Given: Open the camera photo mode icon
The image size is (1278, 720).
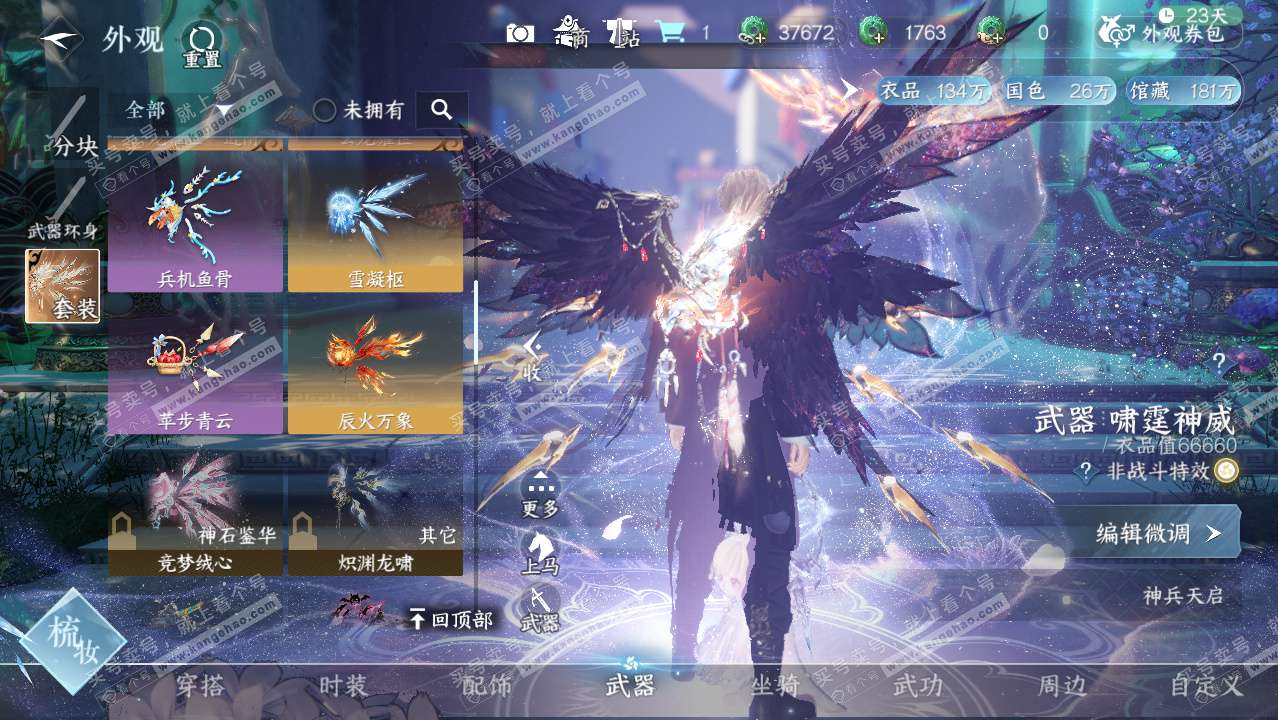Looking at the screenshot, I should (520, 33).
